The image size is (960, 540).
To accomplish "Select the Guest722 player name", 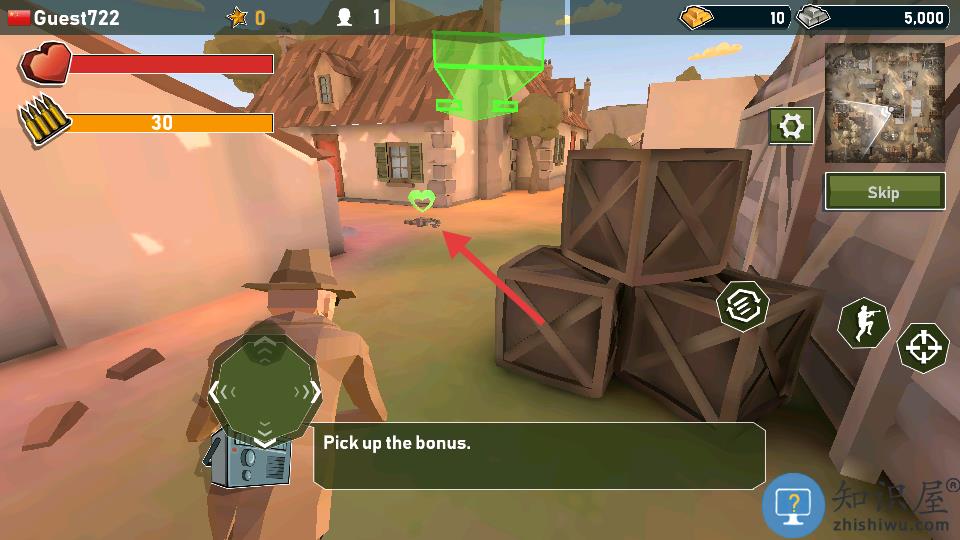I will [x=76, y=17].
